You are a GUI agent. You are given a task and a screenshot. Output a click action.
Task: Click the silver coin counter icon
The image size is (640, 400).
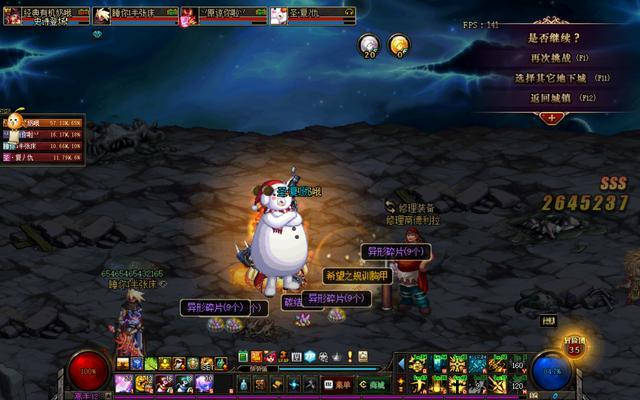[369, 44]
